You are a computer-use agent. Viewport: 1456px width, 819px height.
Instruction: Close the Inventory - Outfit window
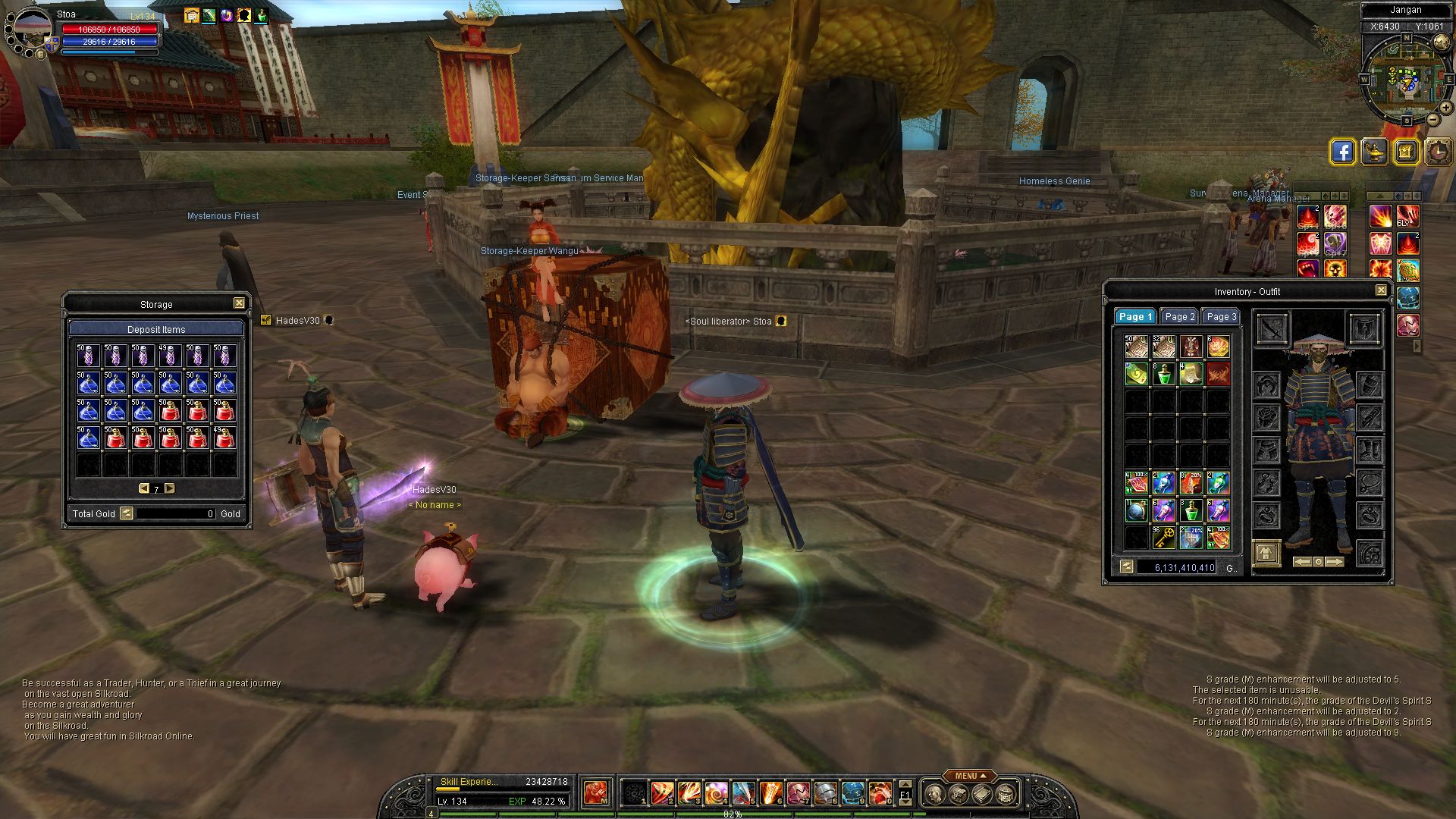[1381, 290]
